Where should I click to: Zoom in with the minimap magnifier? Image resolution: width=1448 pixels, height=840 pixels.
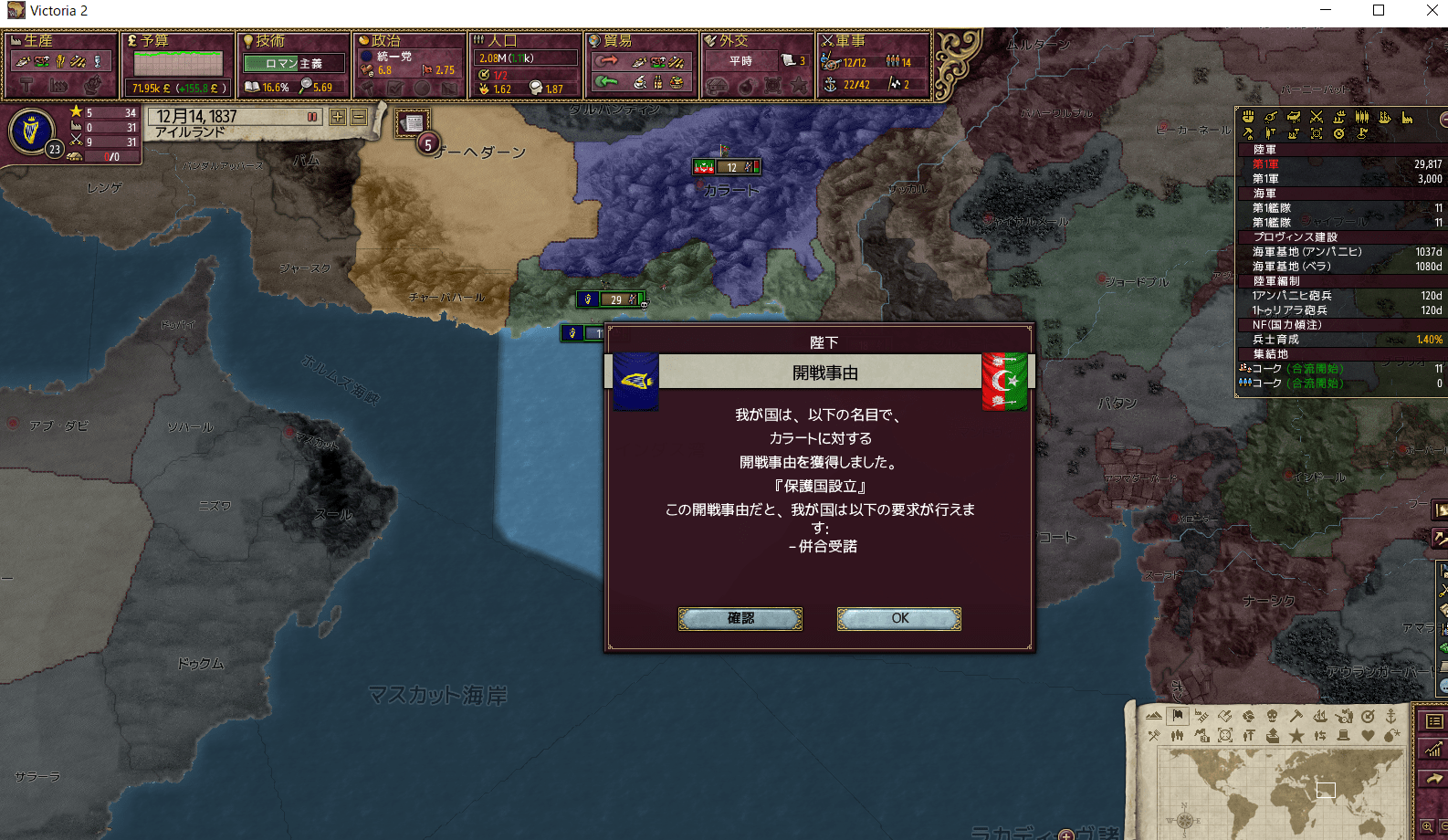[x=1426, y=825]
